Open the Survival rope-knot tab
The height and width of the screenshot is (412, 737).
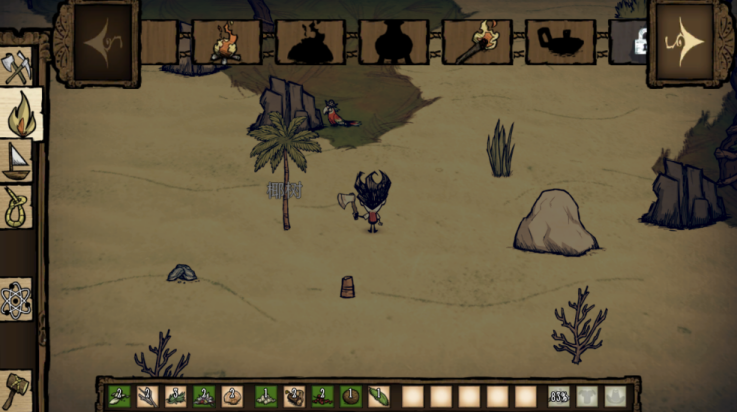(18, 207)
